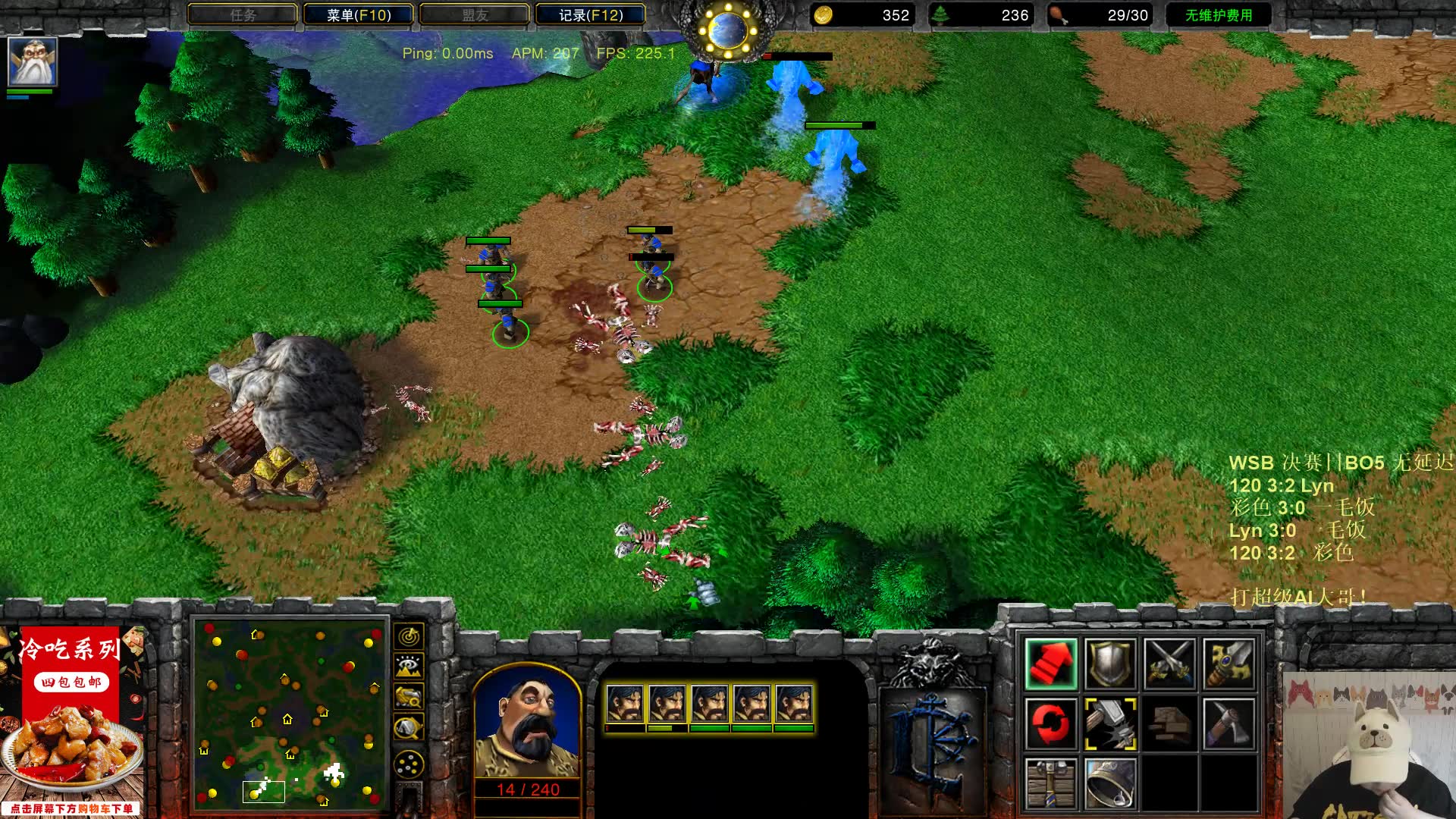
Task: Toggle creep camp display on minimap
Action: pyautogui.click(x=409, y=728)
